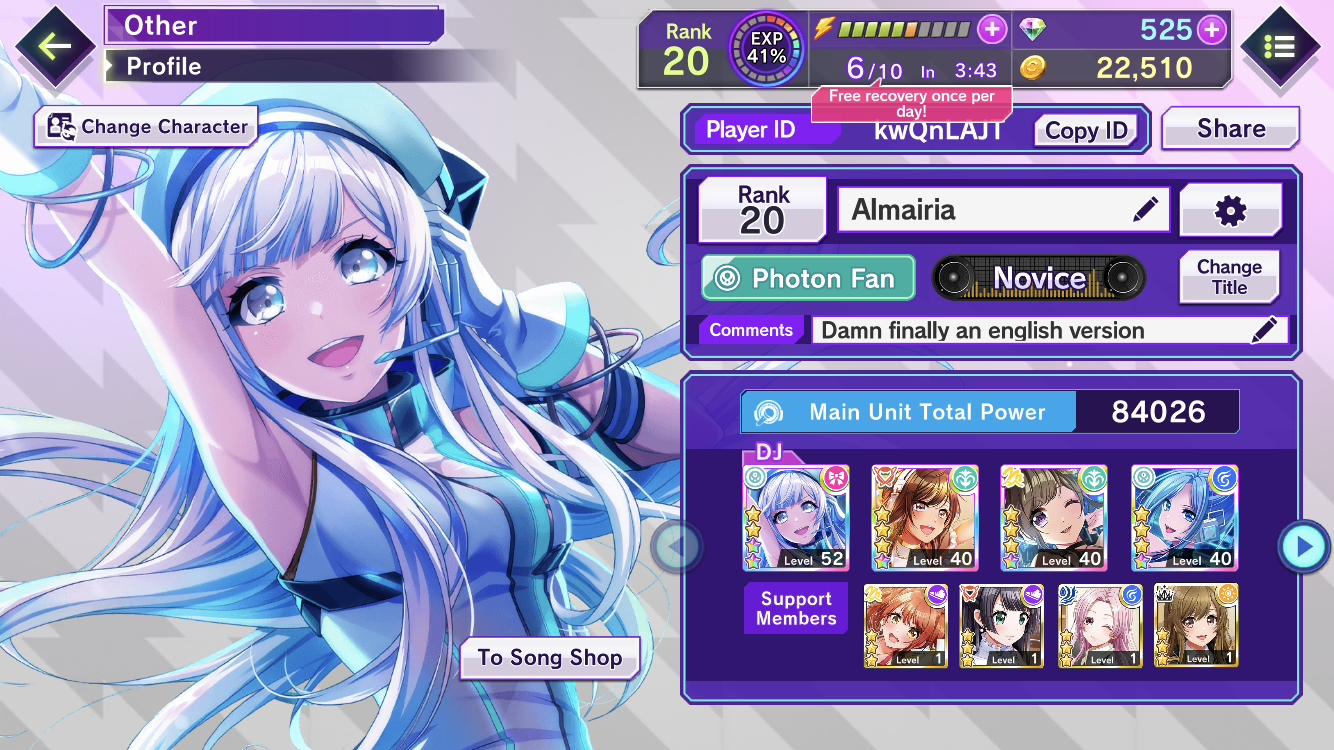Viewport: 1334px width, 750px height.
Task: Show next unit with right arrow
Action: click(x=1303, y=546)
